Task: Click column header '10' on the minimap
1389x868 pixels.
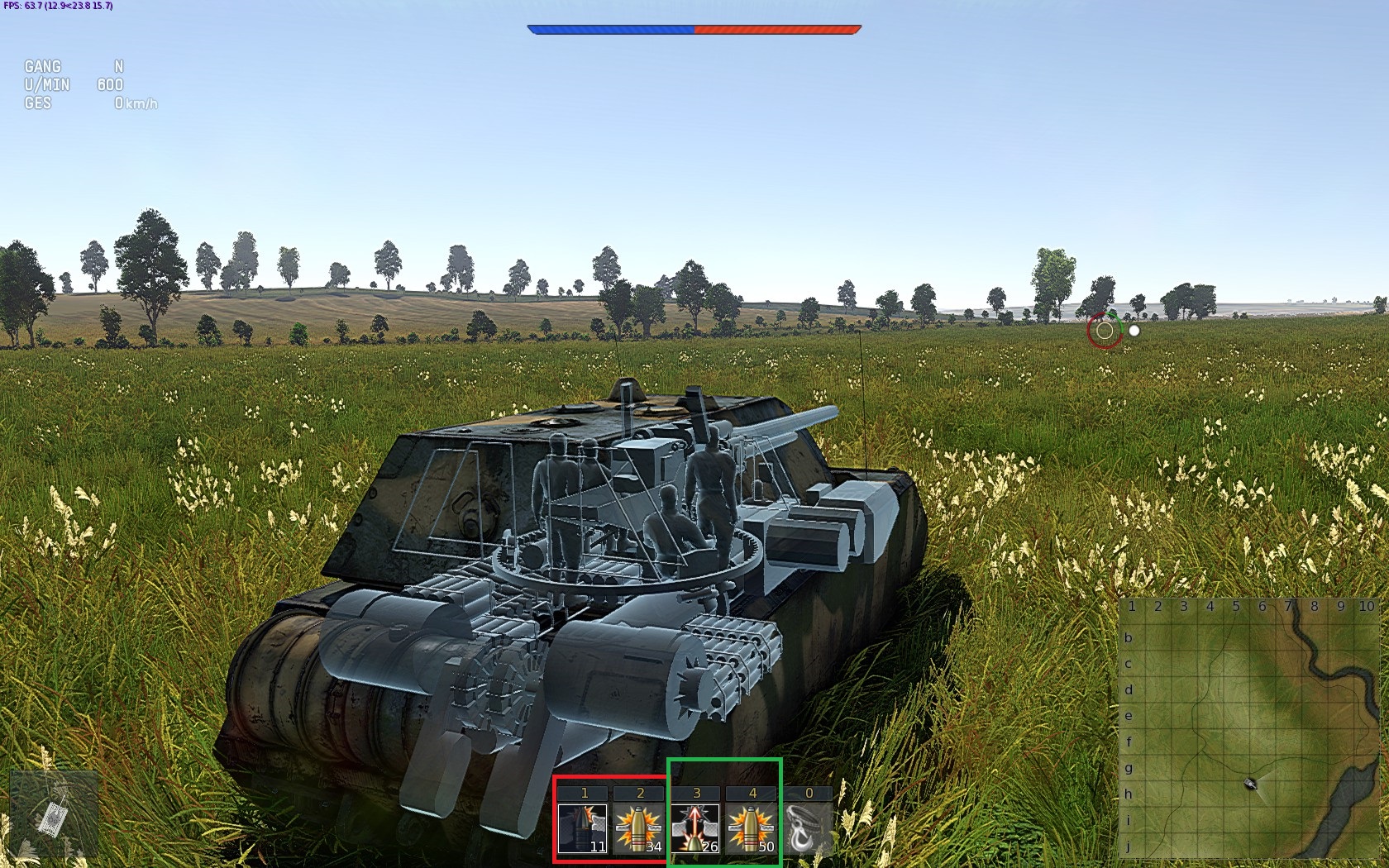Action: [1366, 607]
